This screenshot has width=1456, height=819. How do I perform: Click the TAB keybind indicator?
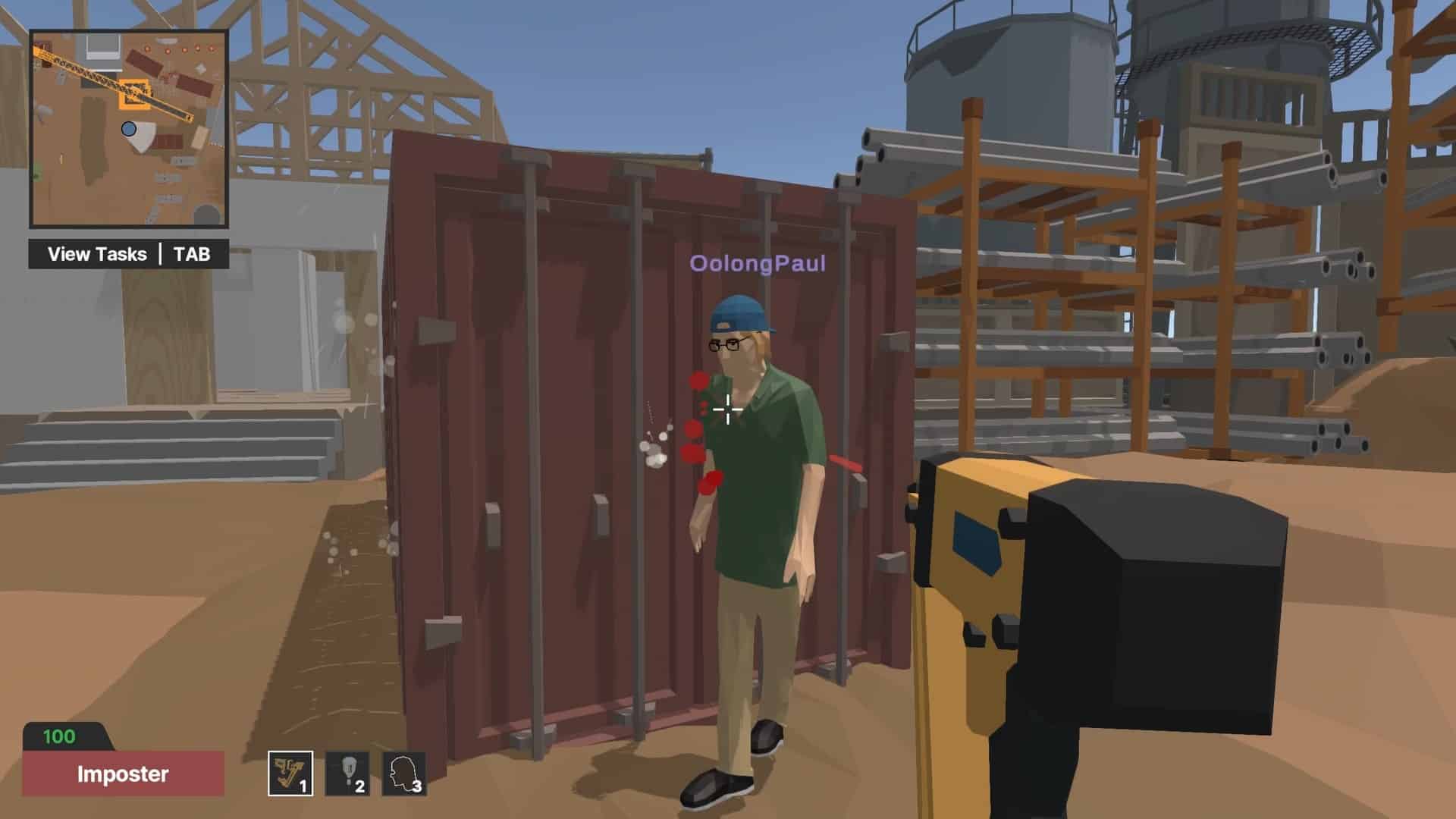(192, 254)
